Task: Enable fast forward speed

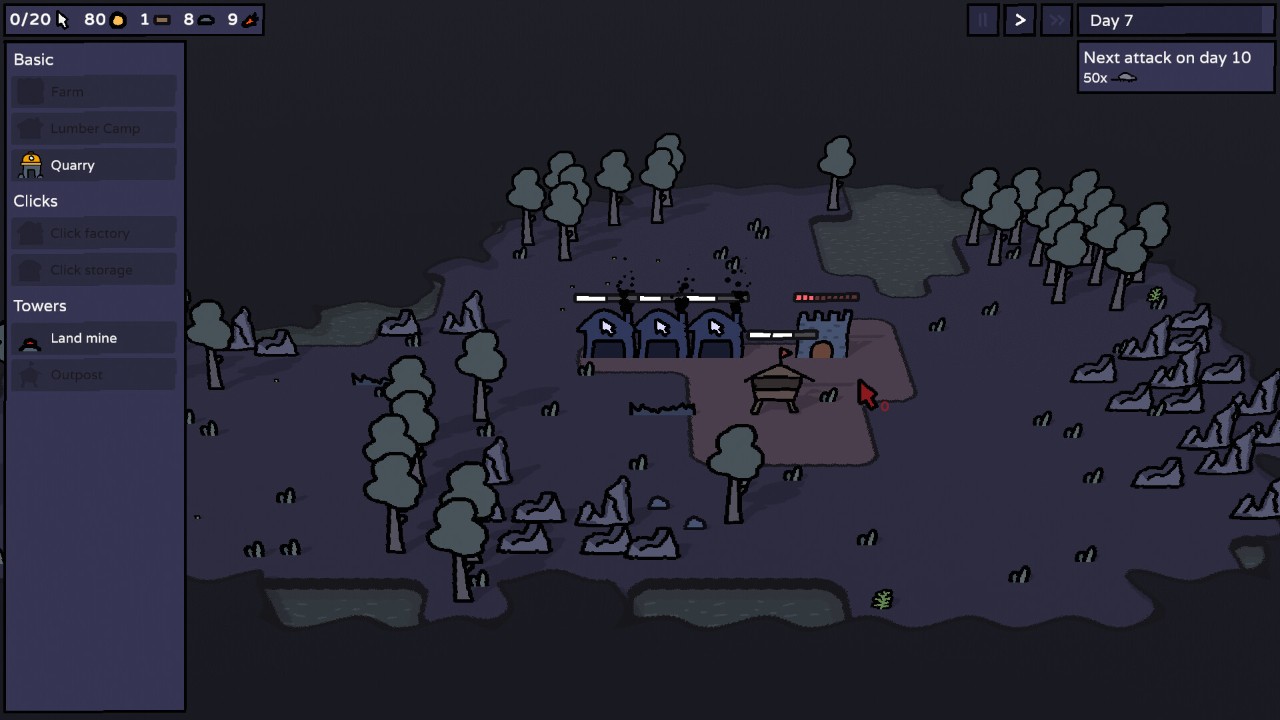Action: tap(1056, 20)
